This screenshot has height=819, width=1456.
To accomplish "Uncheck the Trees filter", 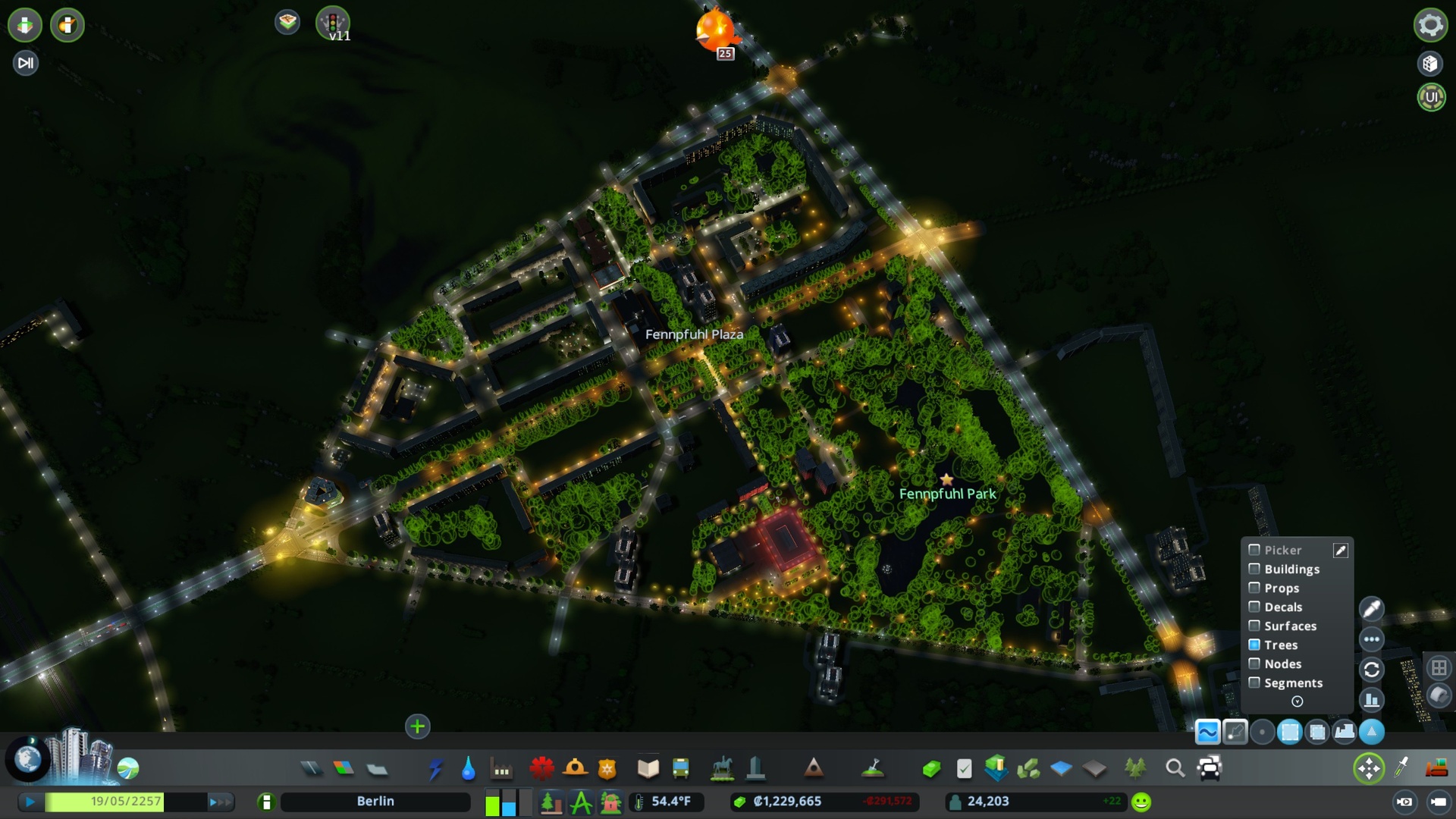I will click(1255, 645).
